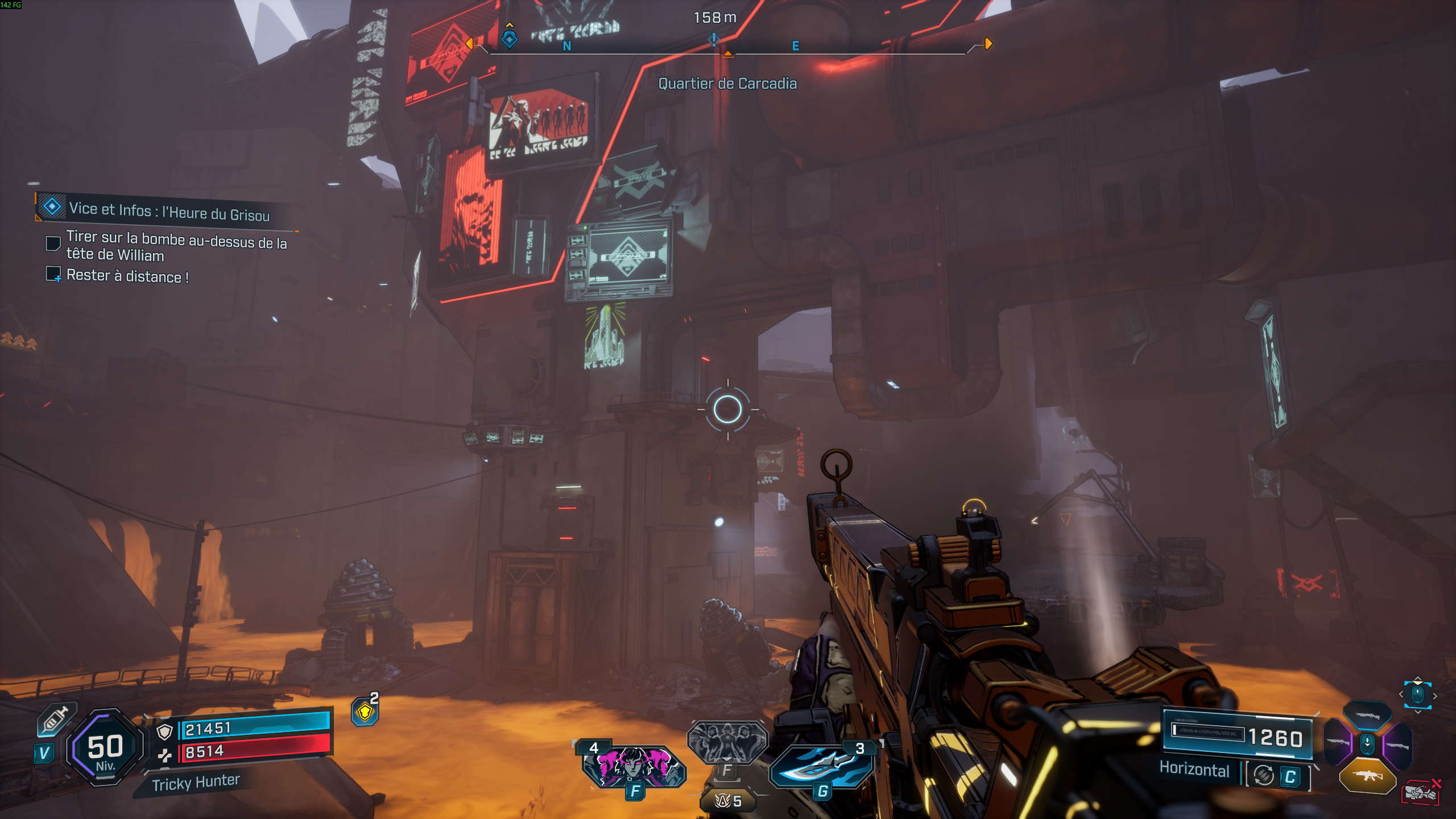This screenshot has width=1456, height=819.
Task: Select the Vice et Infos quest tracker title
Action: [169, 212]
